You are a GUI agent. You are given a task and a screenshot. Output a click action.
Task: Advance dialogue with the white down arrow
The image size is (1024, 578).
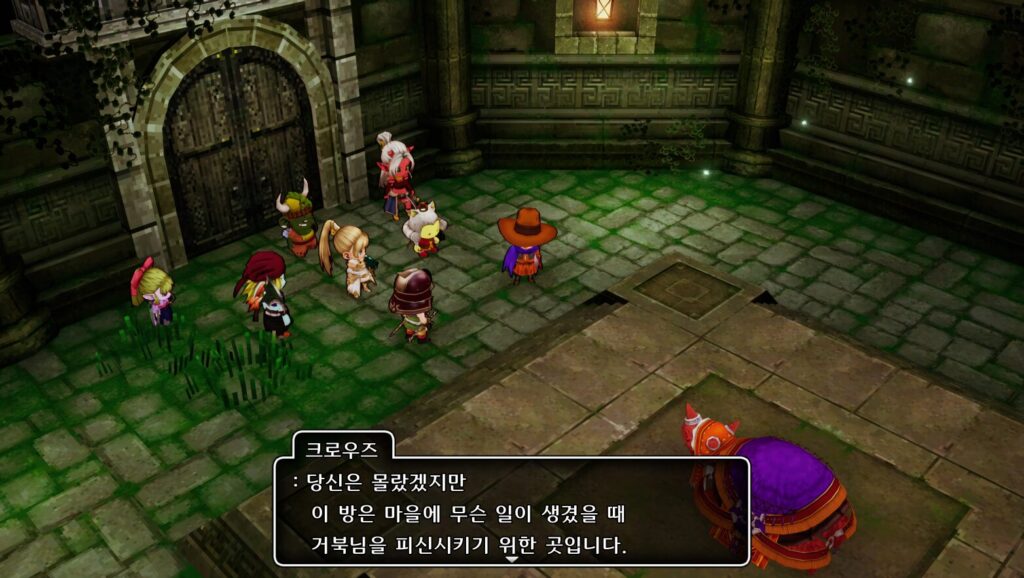point(512,560)
